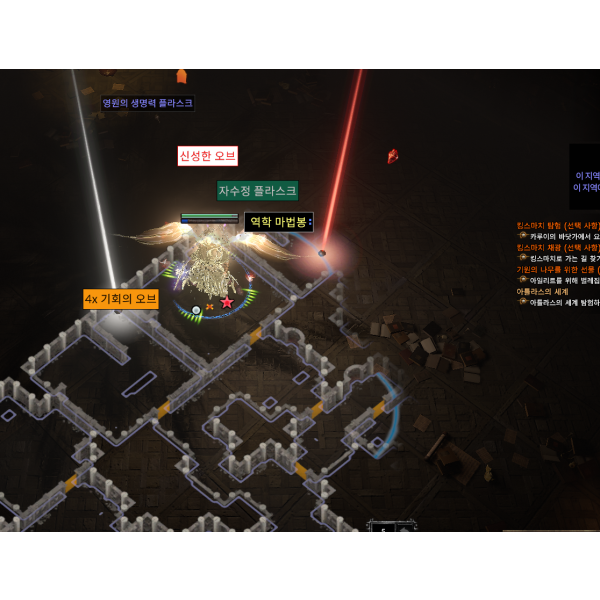Grab the 자수정 플라스크 item label

click(x=257, y=190)
